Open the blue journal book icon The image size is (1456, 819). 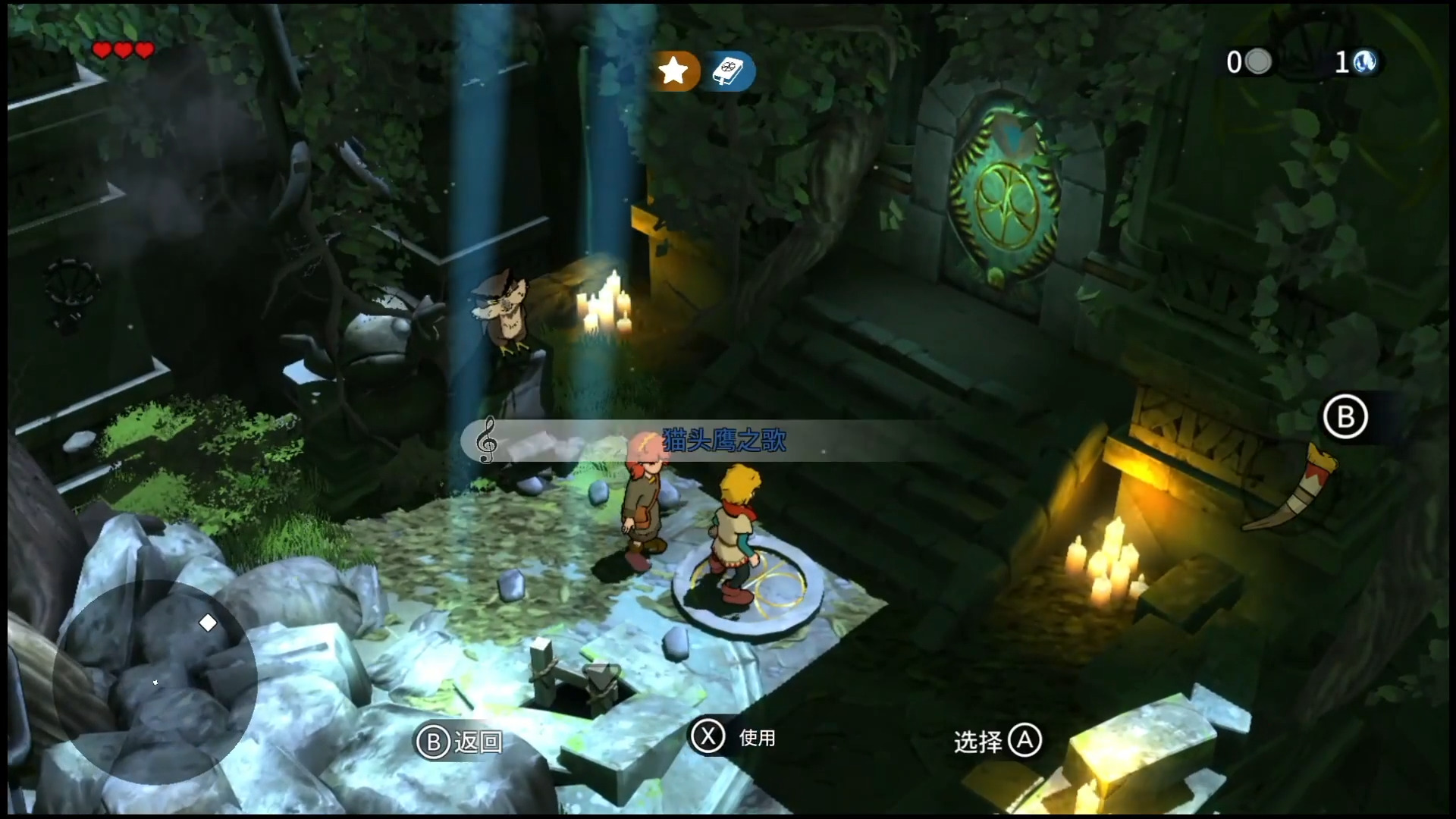[732, 71]
